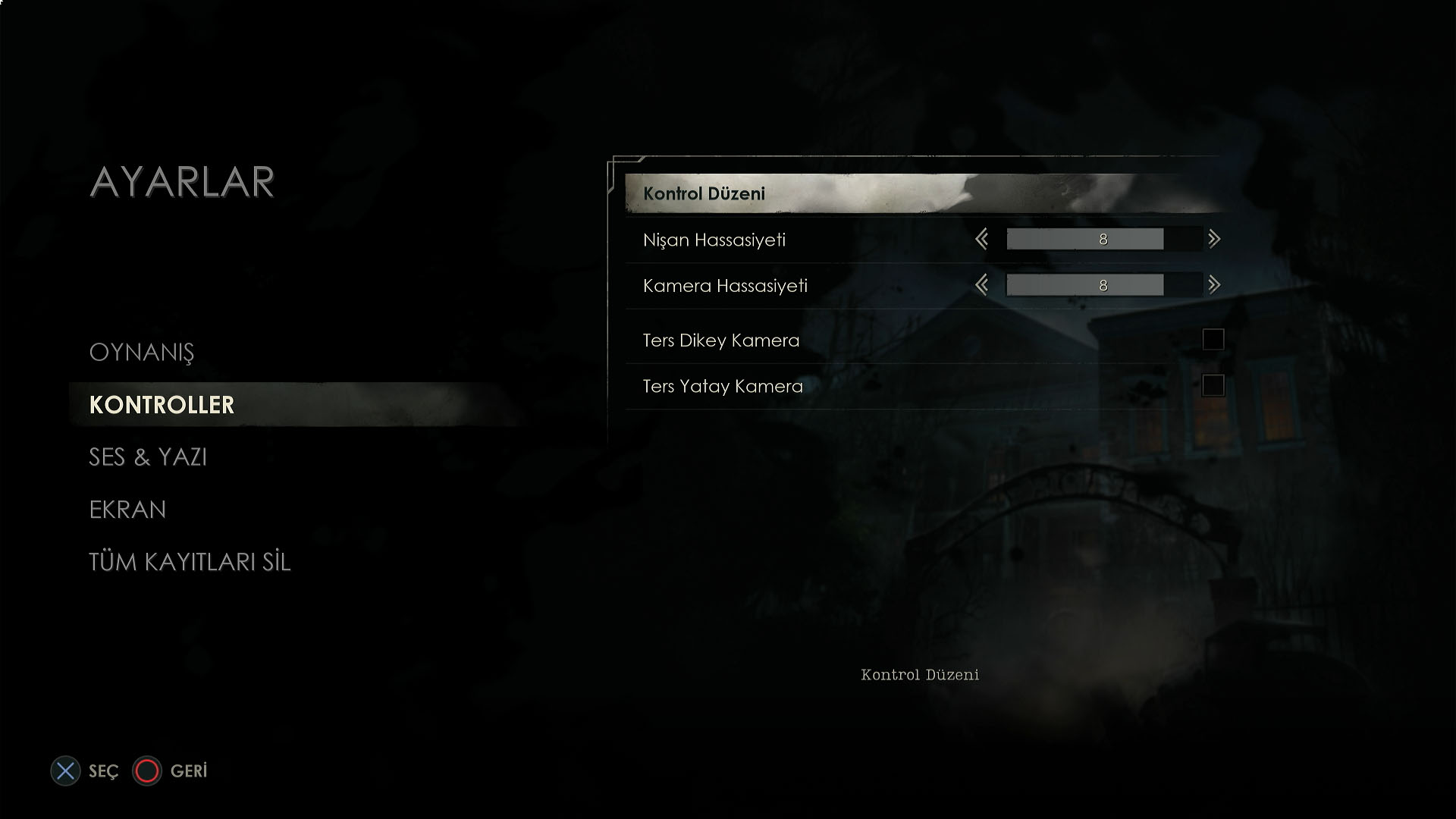Image resolution: width=1456 pixels, height=819 pixels.
Task: Decrease Nişan Hassasiyeti with left arrow
Action: tap(982, 240)
